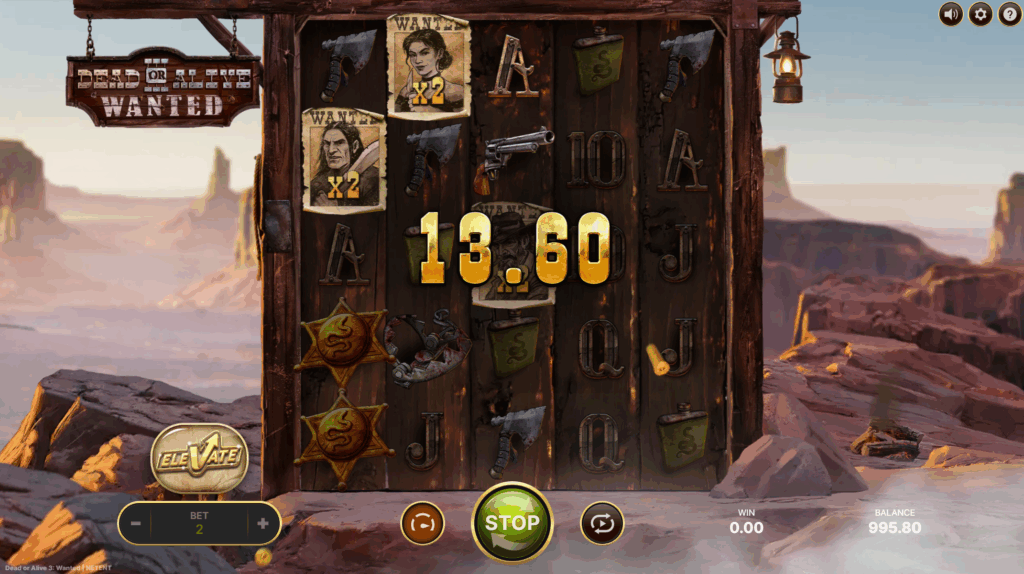Mute the game sound via the speaker icon
This screenshot has height=574, width=1024.
[950, 14]
